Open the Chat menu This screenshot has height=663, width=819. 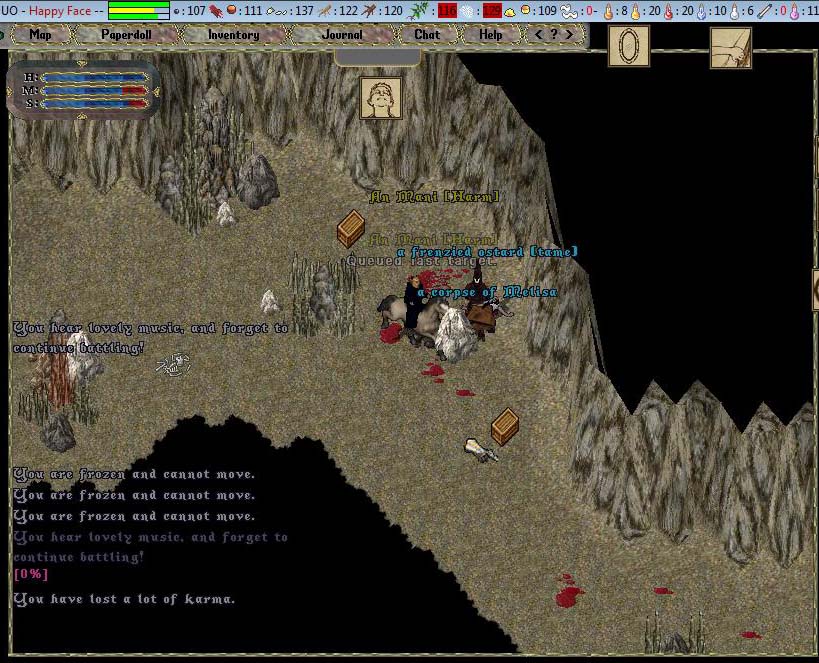click(427, 34)
